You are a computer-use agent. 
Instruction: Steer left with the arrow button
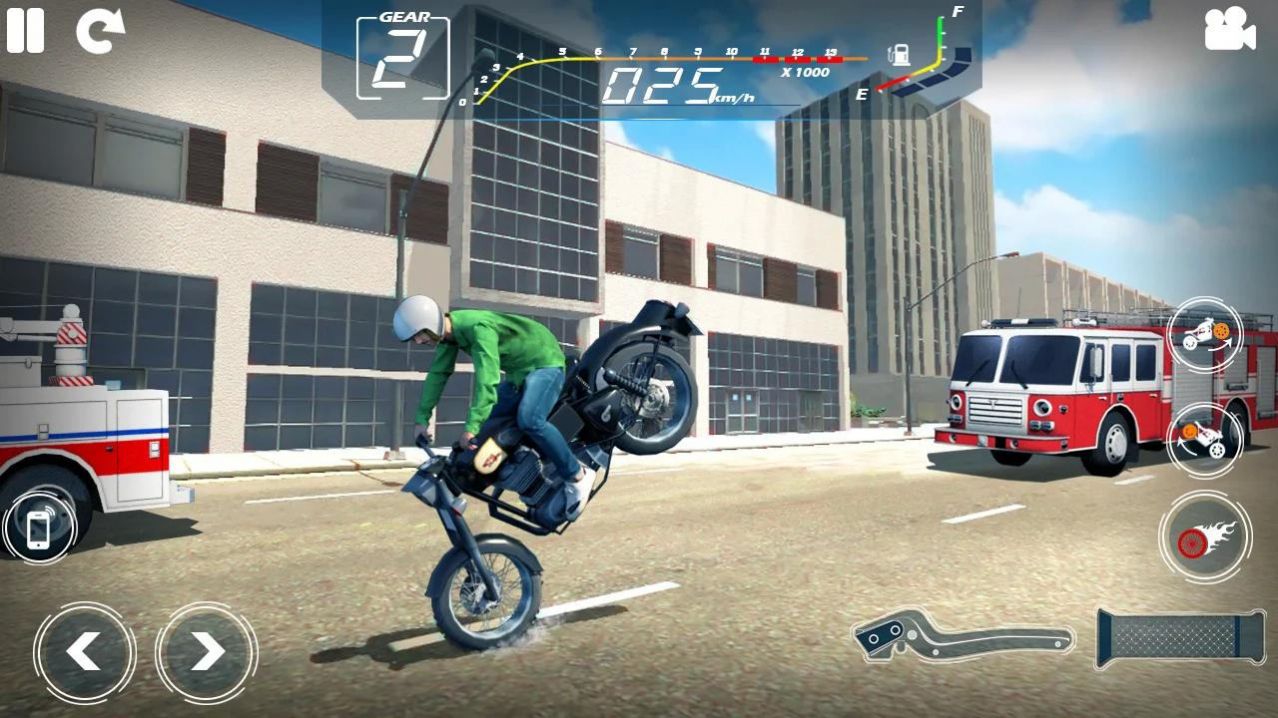84,652
